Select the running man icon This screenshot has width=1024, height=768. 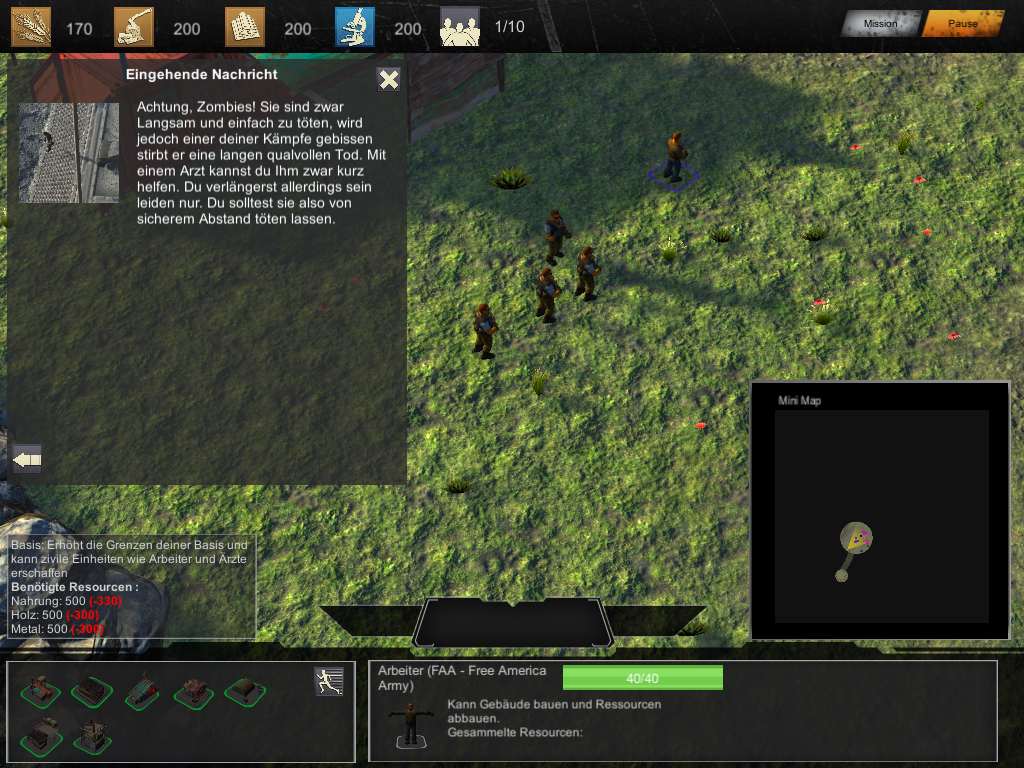(328, 681)
